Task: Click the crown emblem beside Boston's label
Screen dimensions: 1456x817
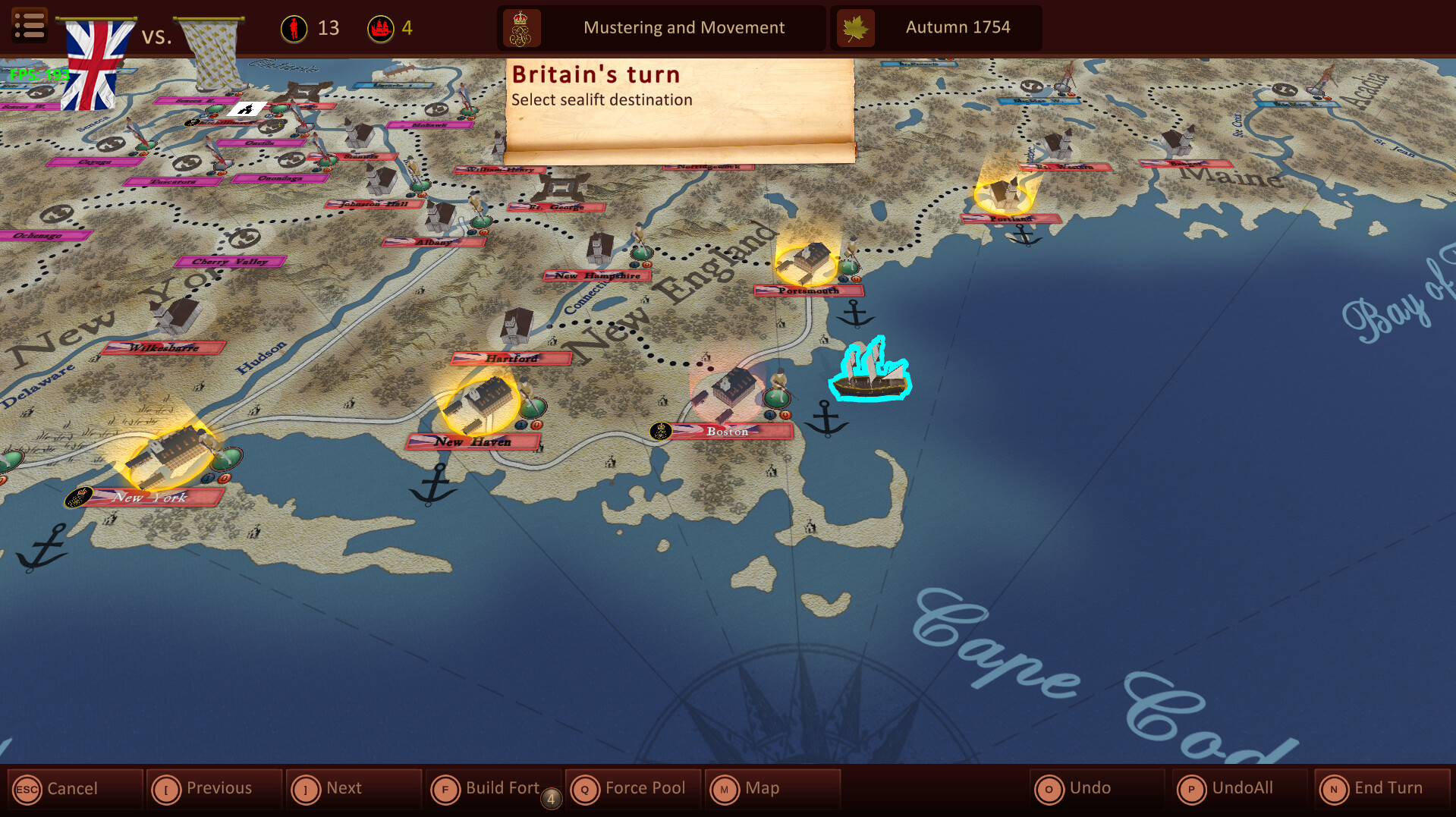Action: point(659,430)
